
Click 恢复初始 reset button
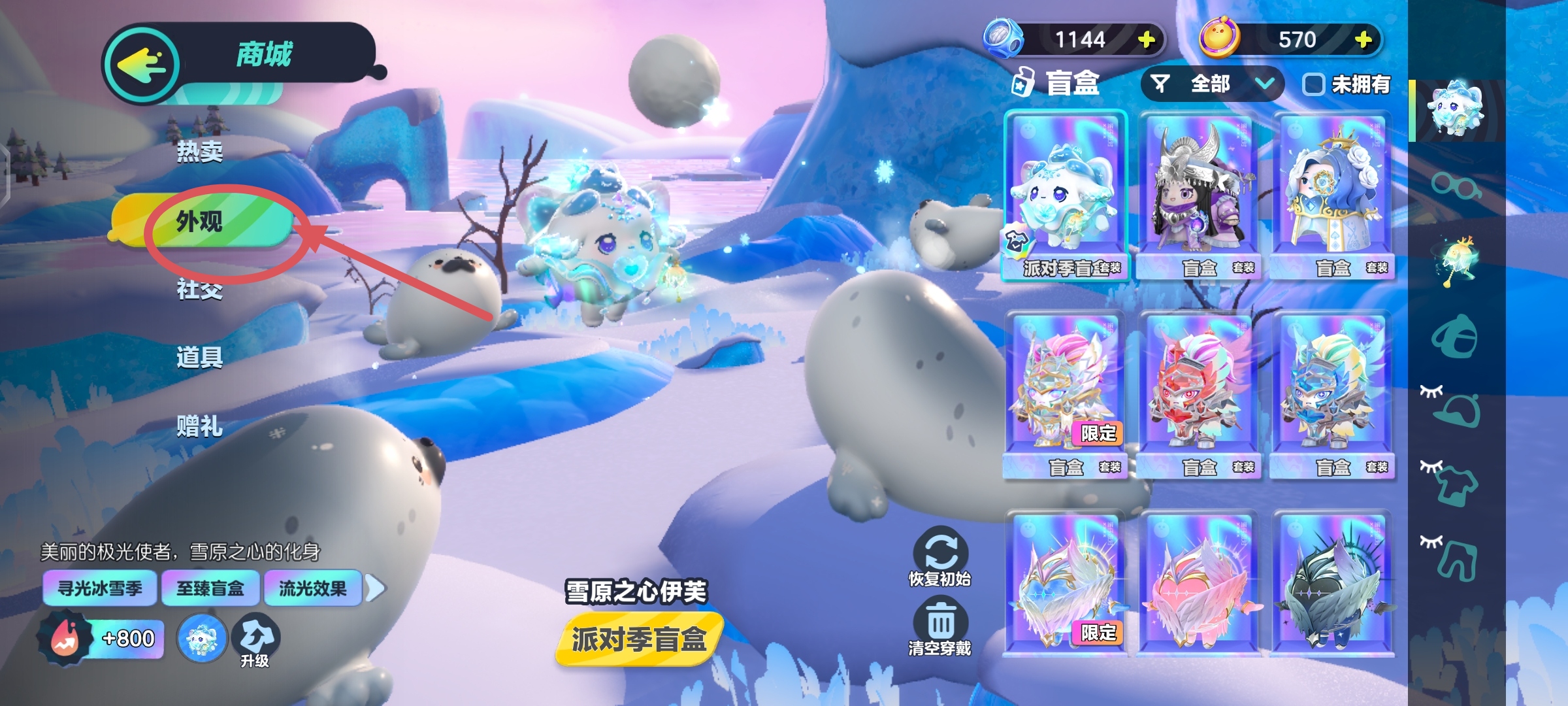click(940, 557)
